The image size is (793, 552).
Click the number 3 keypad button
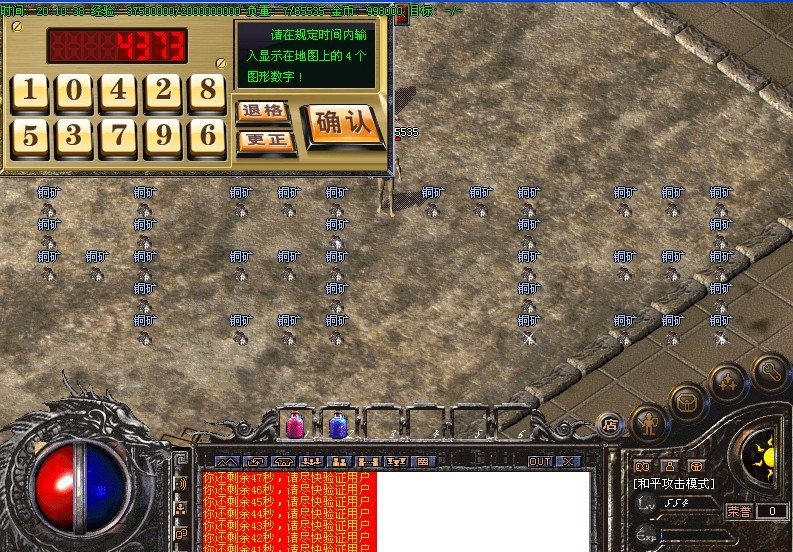(x=75, y=136)
